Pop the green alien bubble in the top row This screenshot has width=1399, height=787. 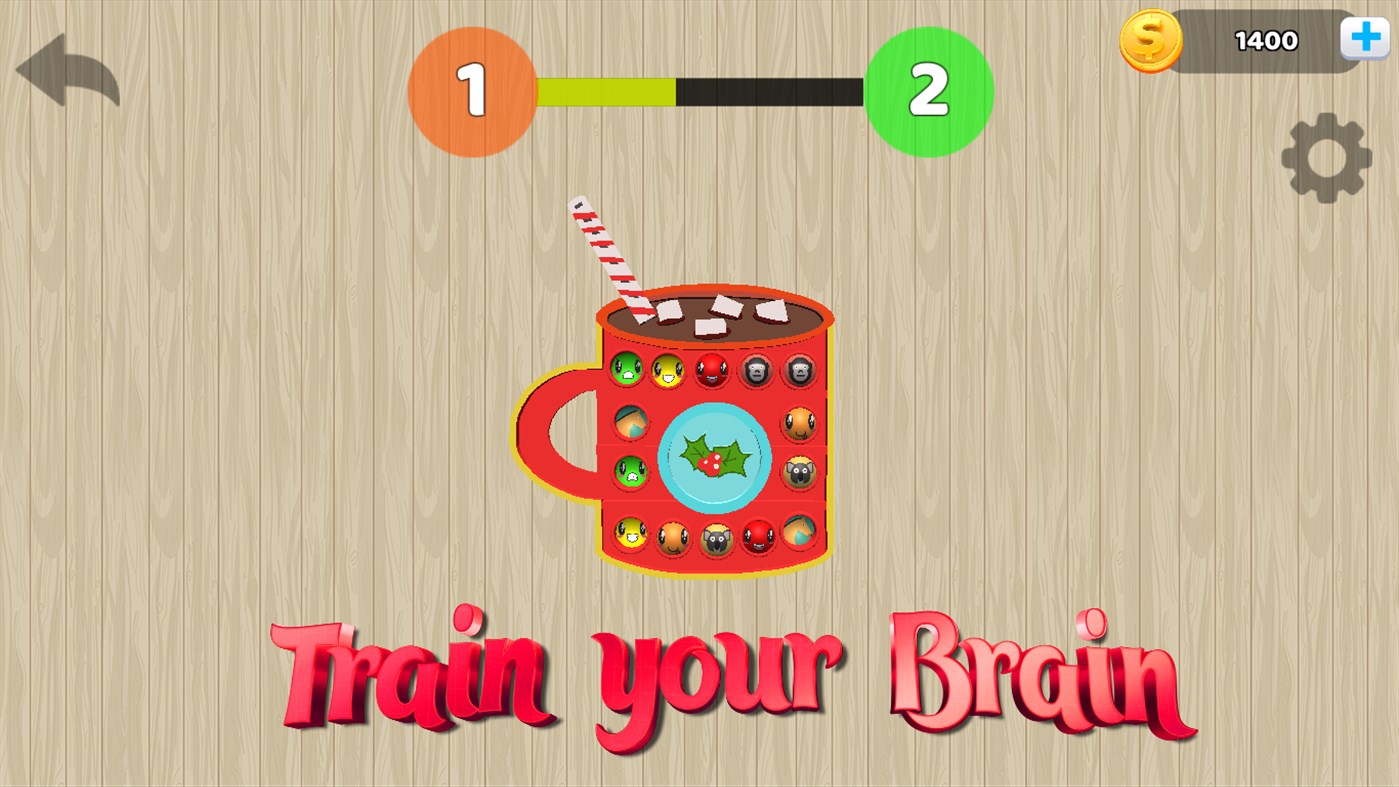627,370
